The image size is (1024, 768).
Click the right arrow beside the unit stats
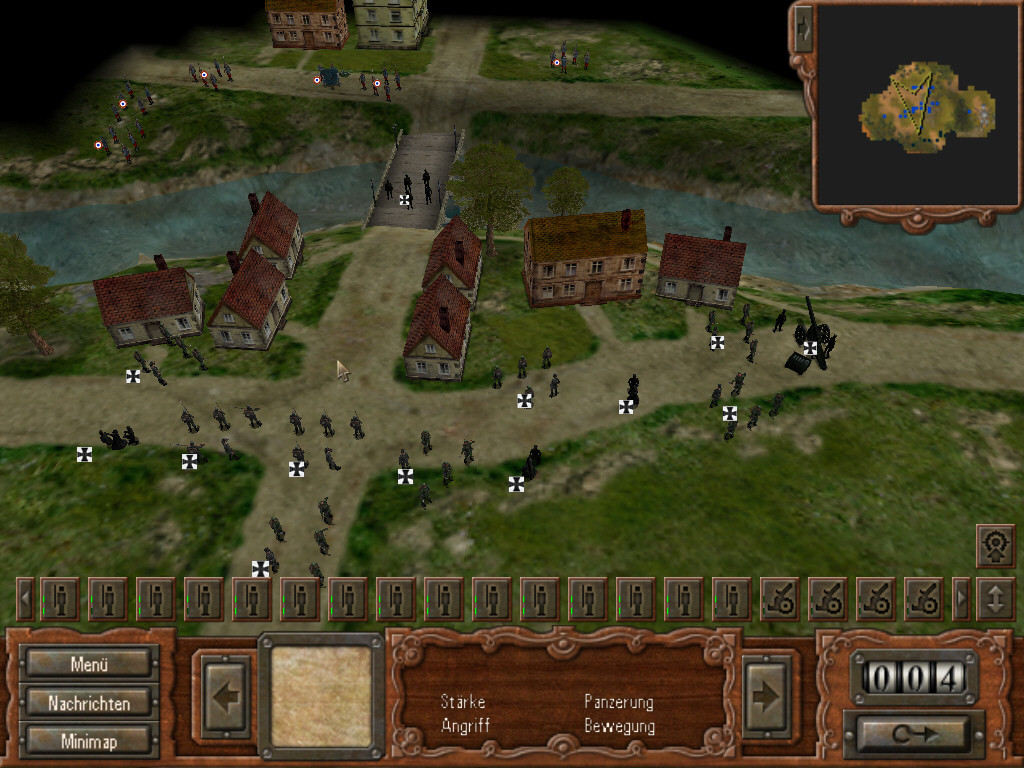pos(767,696)
